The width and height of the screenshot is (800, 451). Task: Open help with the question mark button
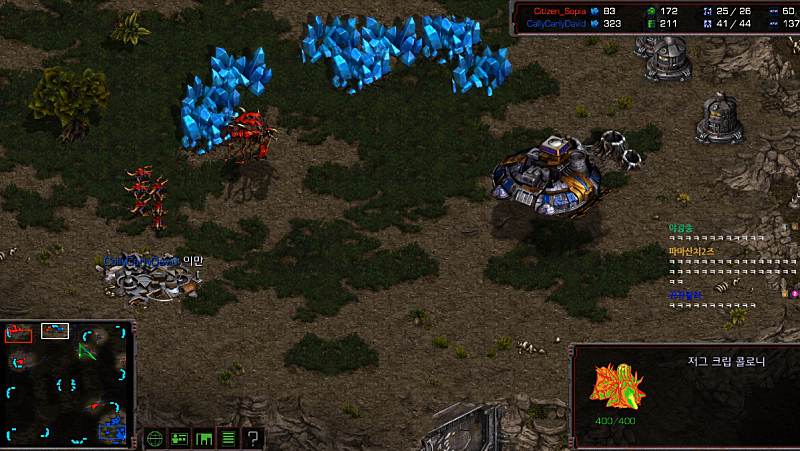(x=253, y=438)
